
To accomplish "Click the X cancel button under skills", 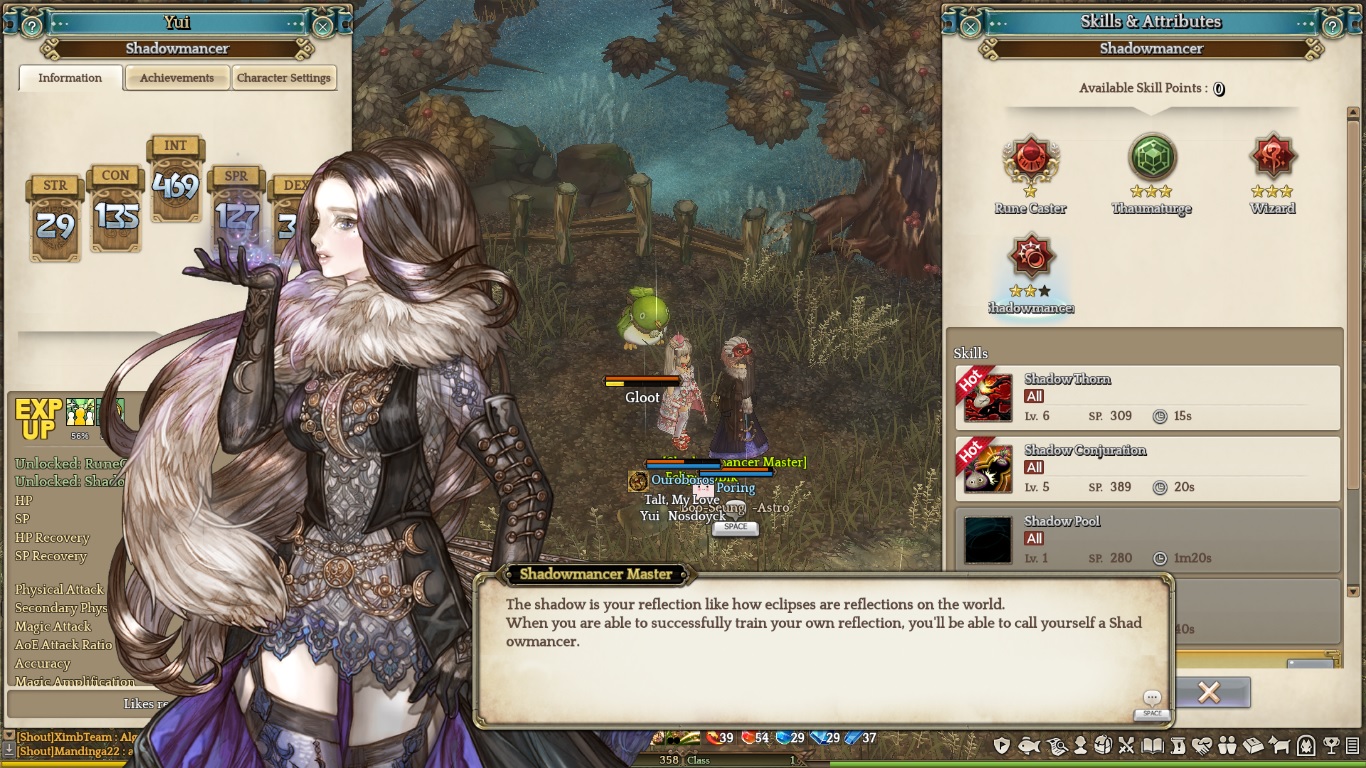I will click(1208, 692).
